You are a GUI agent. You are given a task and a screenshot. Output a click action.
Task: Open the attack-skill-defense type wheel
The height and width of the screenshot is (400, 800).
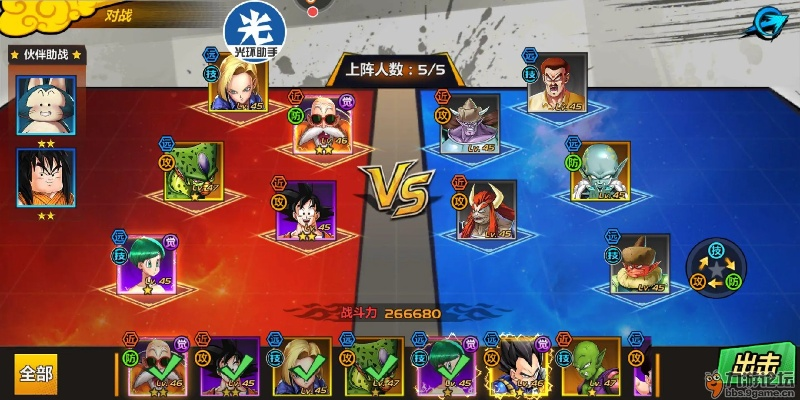(715, 267)
